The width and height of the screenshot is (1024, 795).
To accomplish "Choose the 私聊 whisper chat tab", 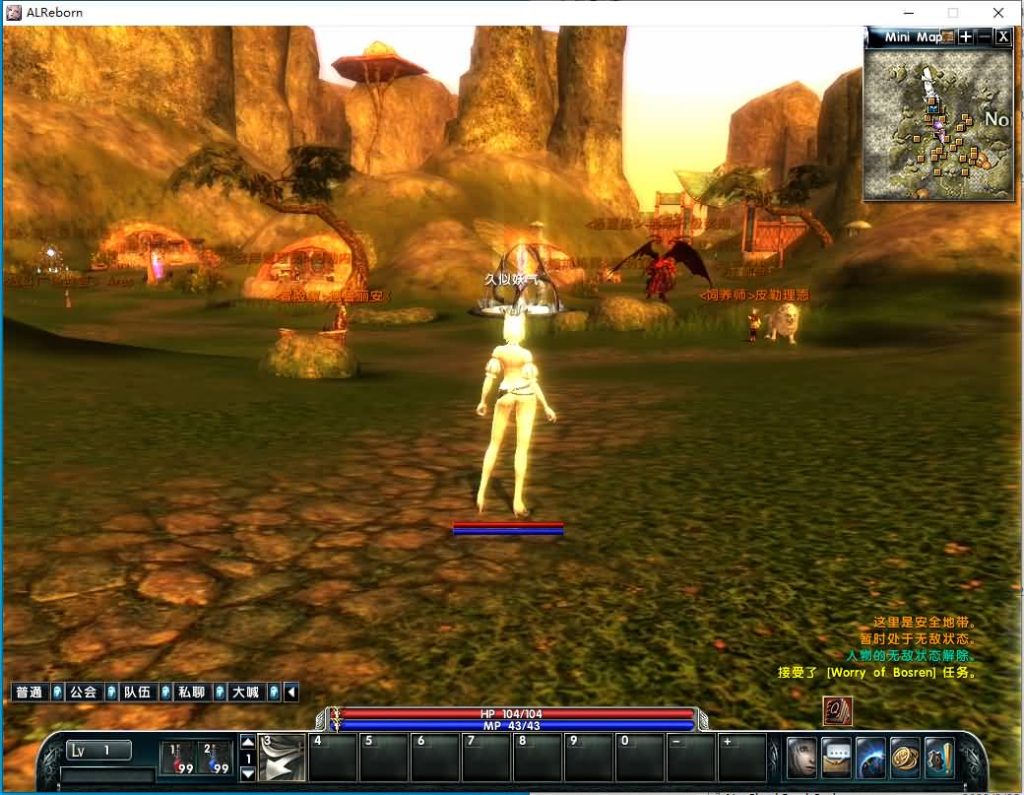I will [191, 692].
